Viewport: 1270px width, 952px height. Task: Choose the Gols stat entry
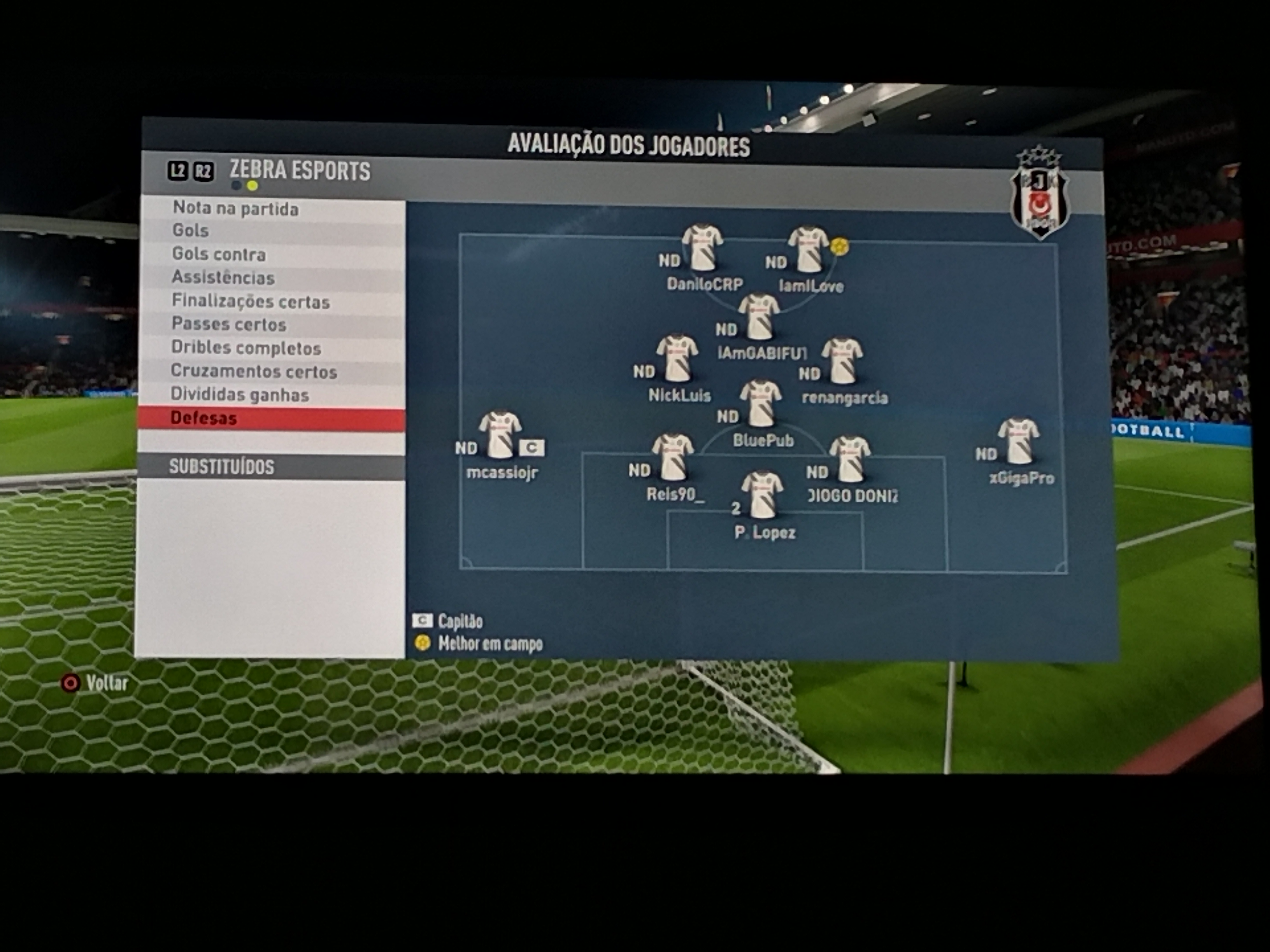[191, 231]
